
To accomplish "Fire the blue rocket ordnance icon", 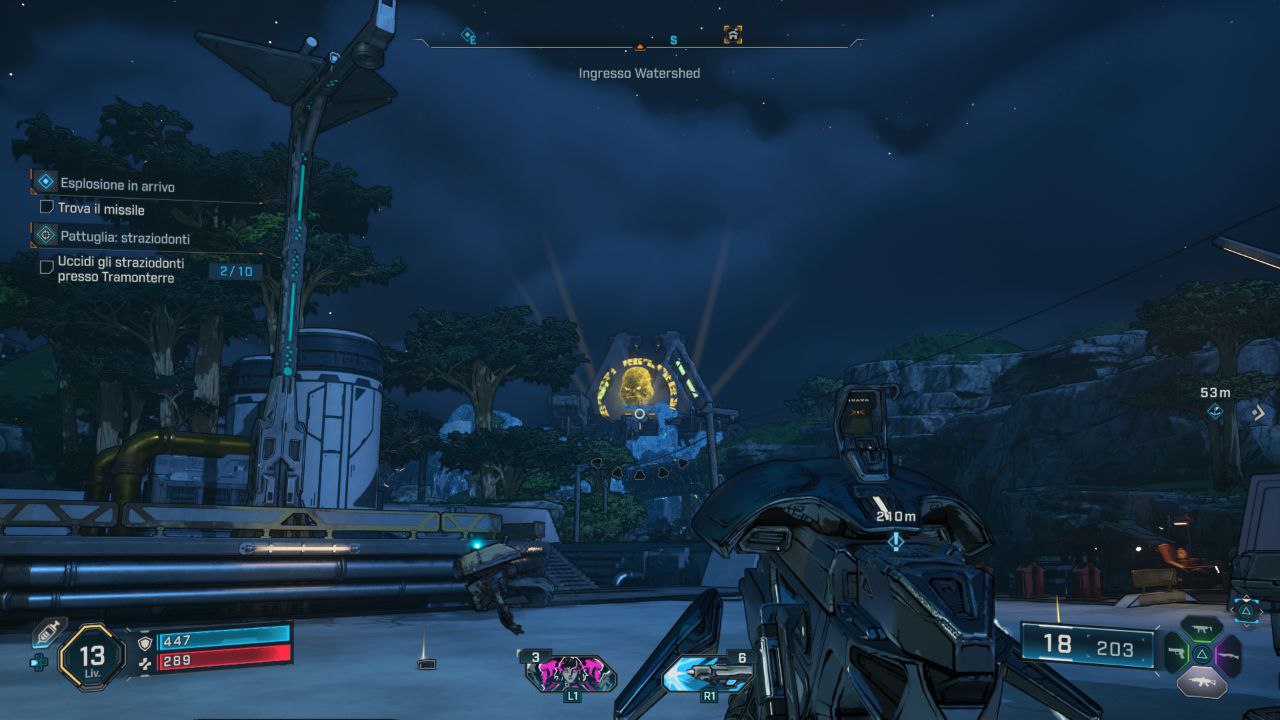I will (708, 673).
